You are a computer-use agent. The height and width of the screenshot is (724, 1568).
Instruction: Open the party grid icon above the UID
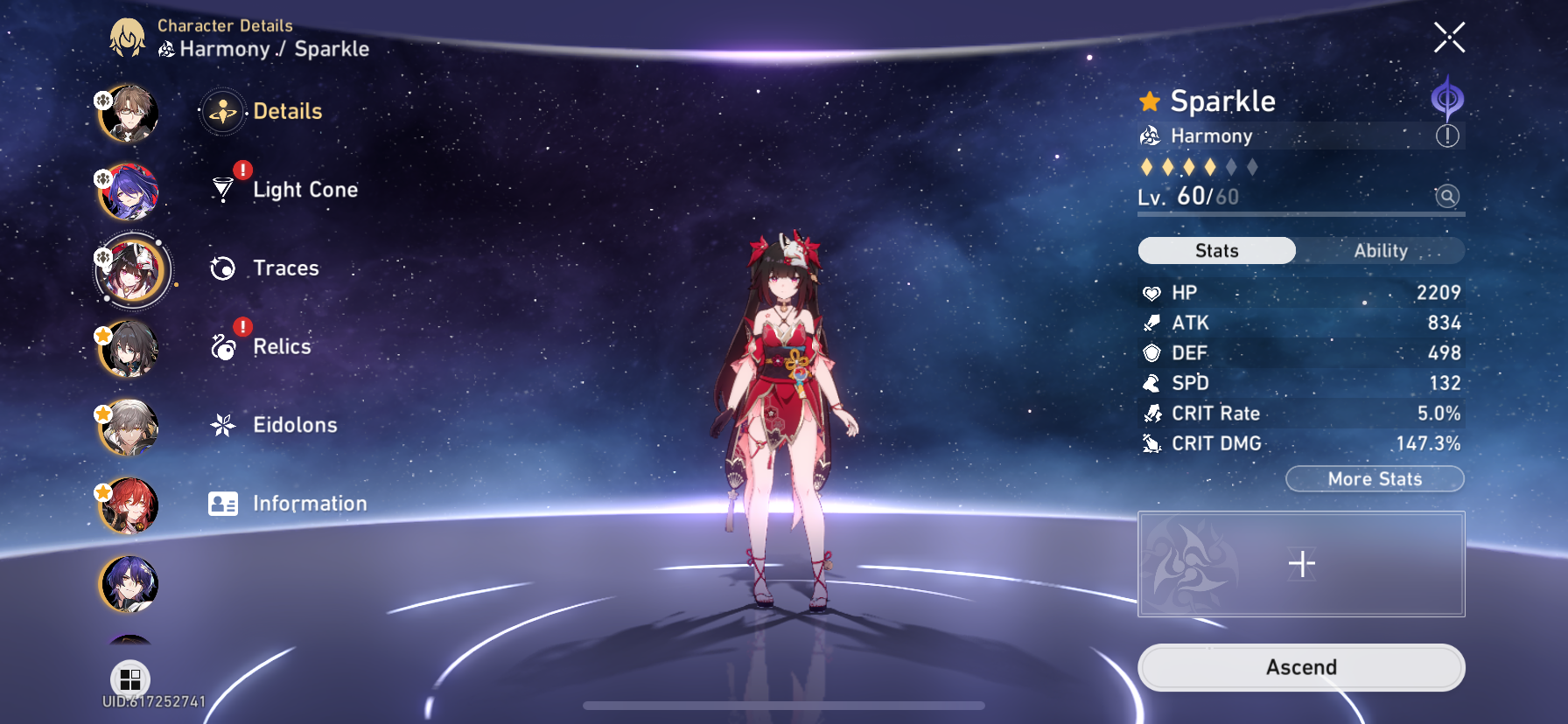tap(129, 678)
